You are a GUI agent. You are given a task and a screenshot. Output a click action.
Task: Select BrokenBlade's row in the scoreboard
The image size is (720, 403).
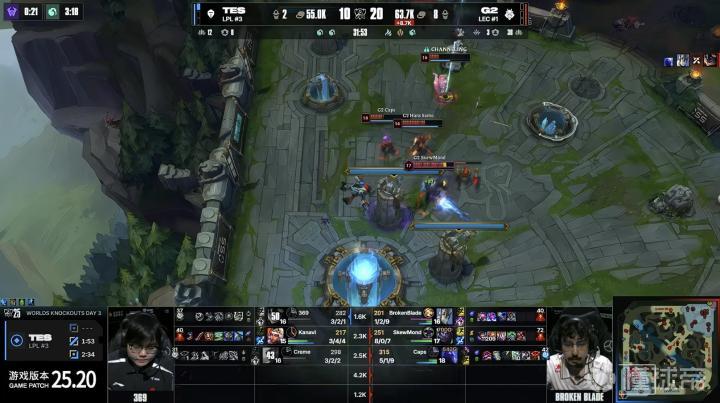[x=410, y=313]
